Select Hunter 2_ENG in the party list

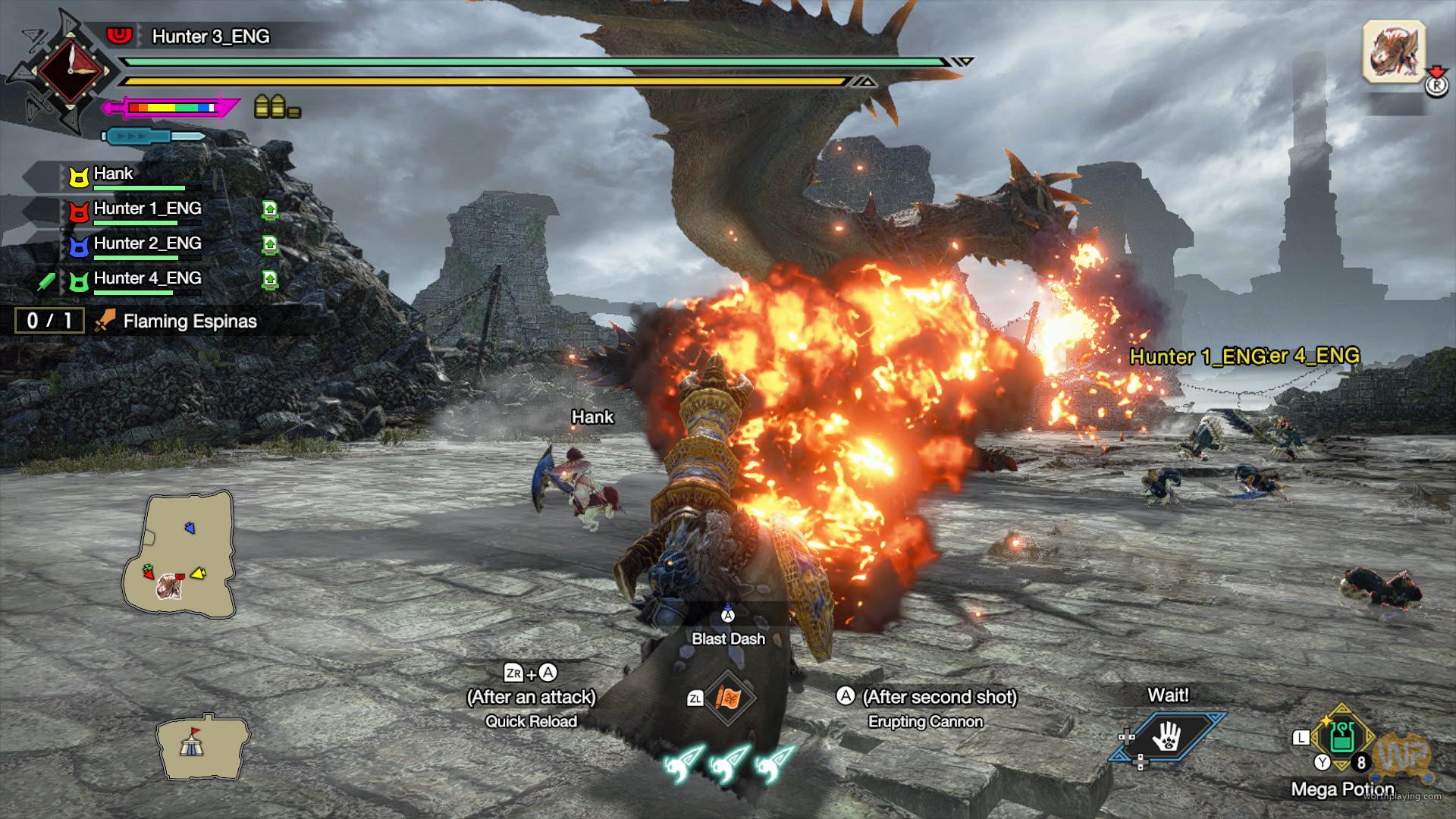[x=147, y=244]
